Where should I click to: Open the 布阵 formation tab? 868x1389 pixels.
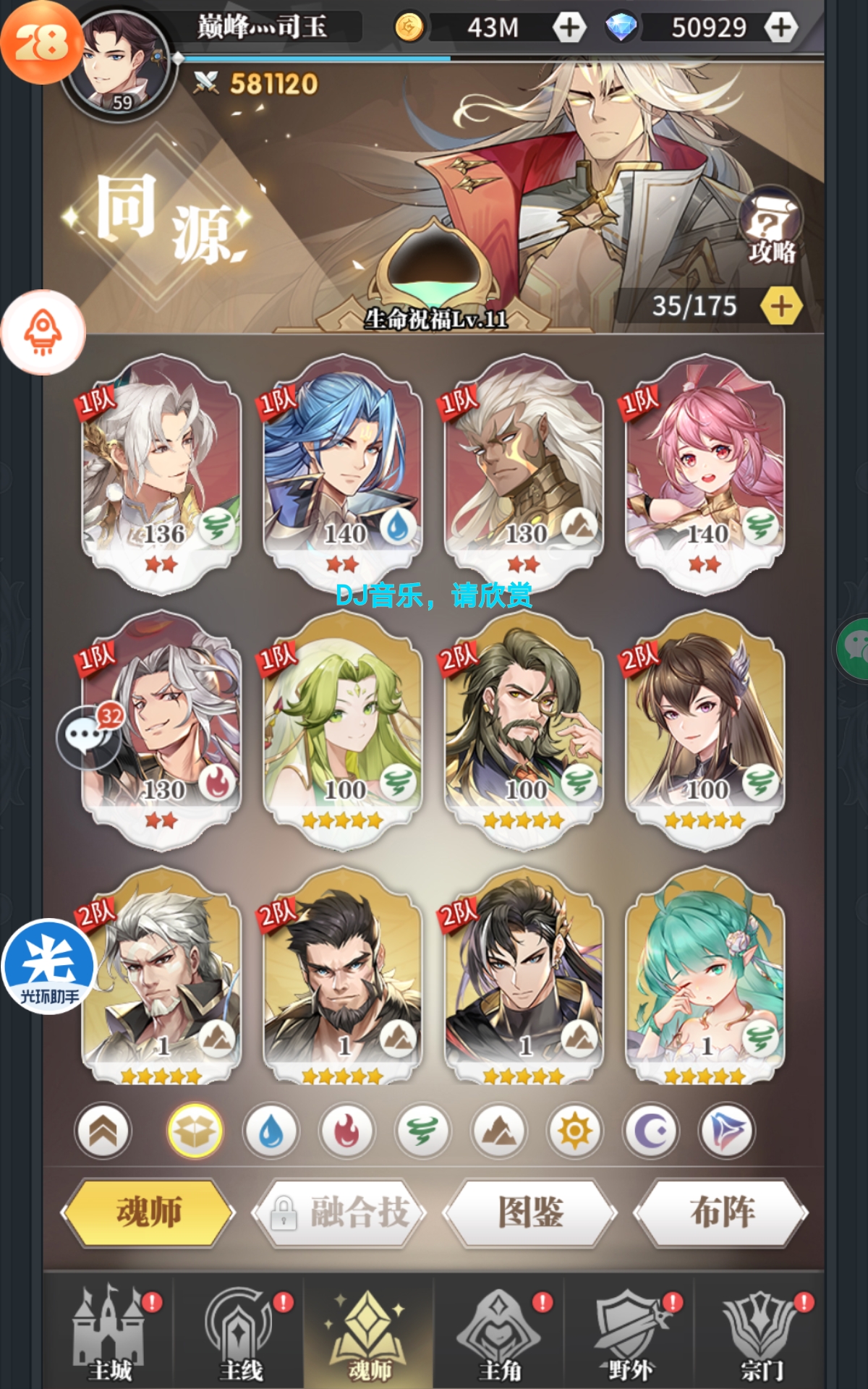point(721,1212)
